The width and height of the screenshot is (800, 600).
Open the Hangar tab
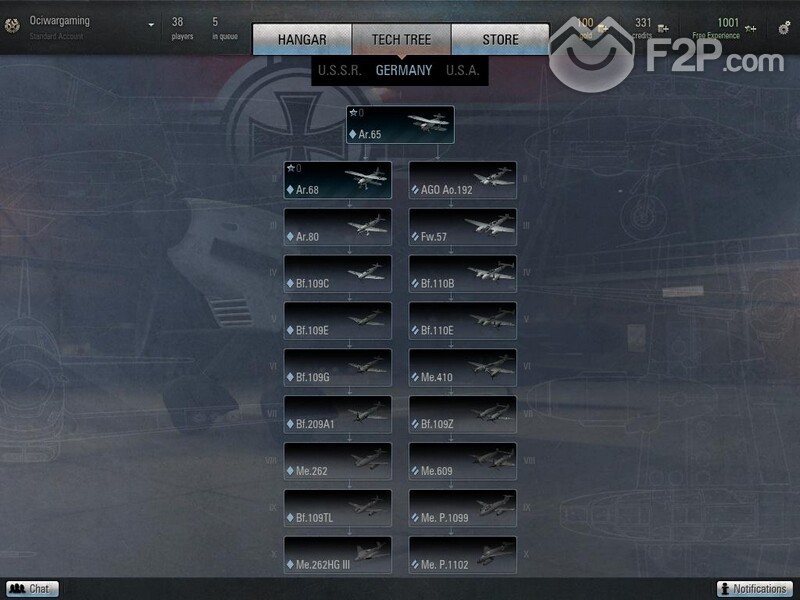tap(302, 40)
